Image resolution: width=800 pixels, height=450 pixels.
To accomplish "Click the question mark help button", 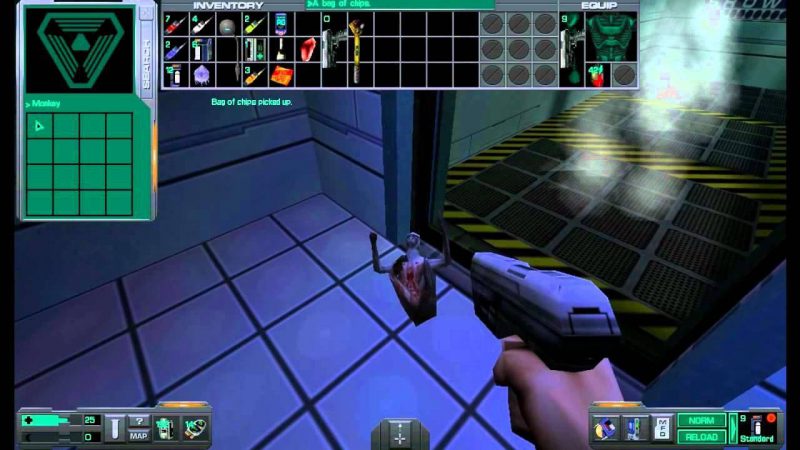I will (x=139, y=420).
